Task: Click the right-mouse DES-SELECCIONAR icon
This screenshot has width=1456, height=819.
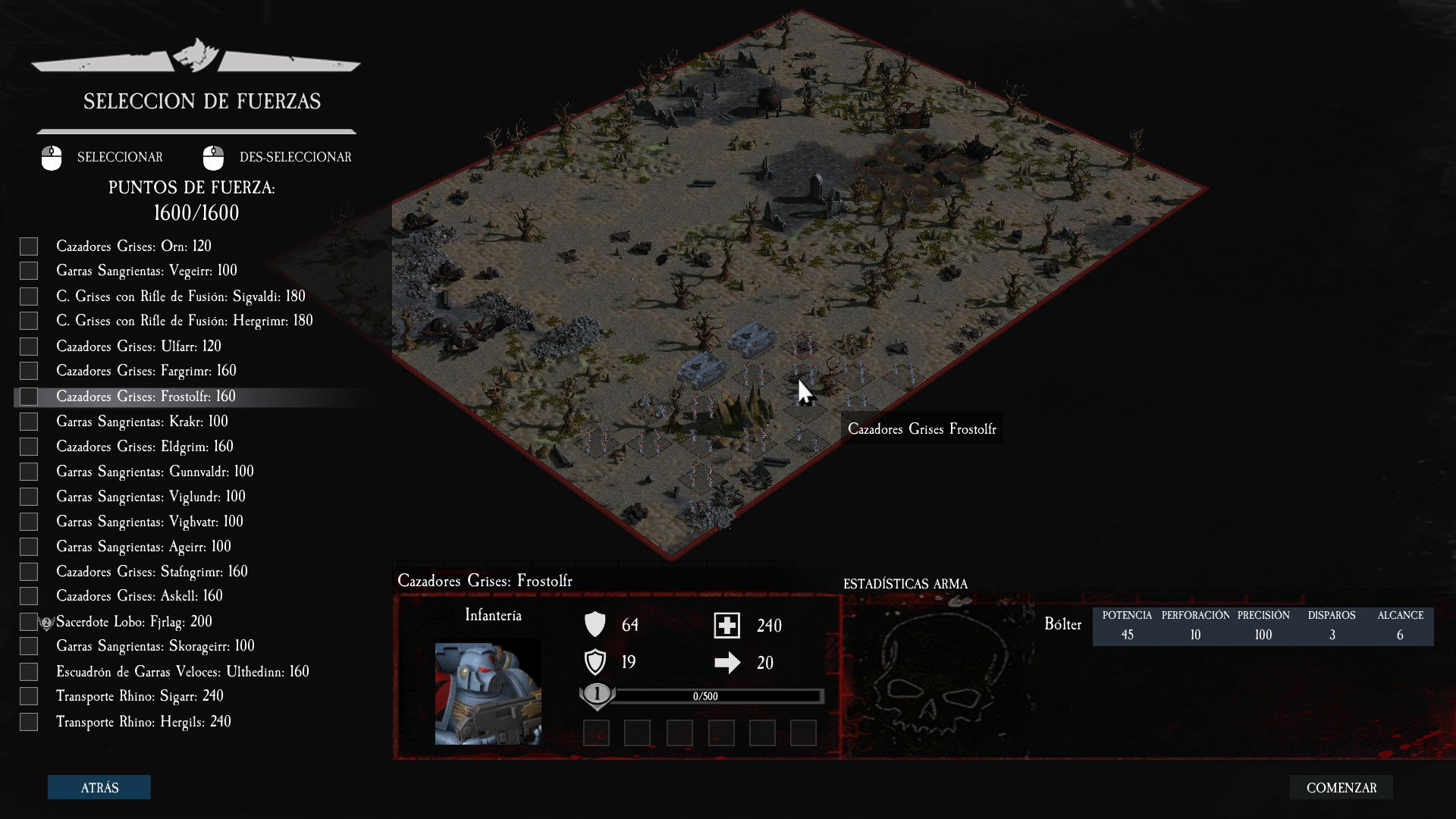Action: [x=213, y=157]
